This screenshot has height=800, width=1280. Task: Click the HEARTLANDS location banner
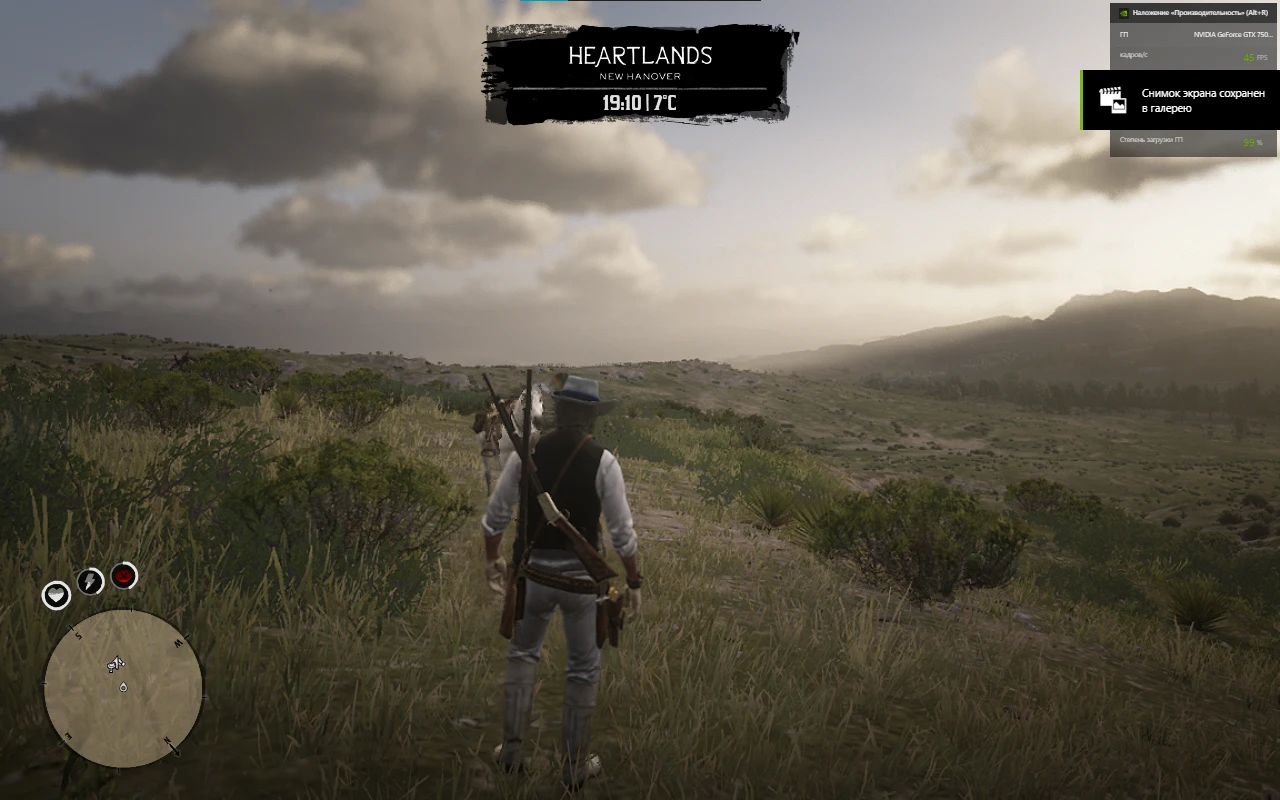639,57
